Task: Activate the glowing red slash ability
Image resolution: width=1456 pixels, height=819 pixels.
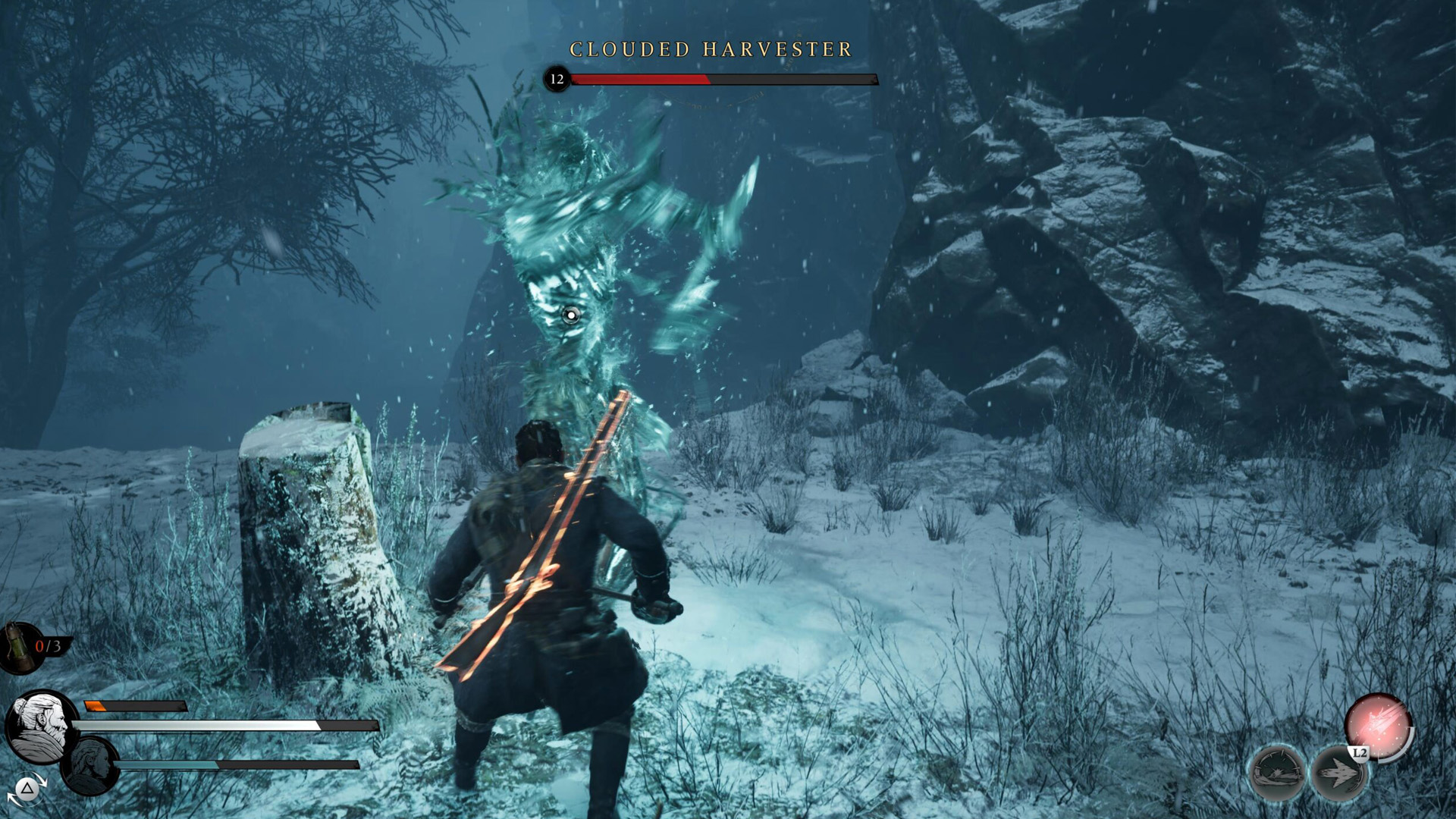Action: pyautogui.click(x=1378, y=725)
